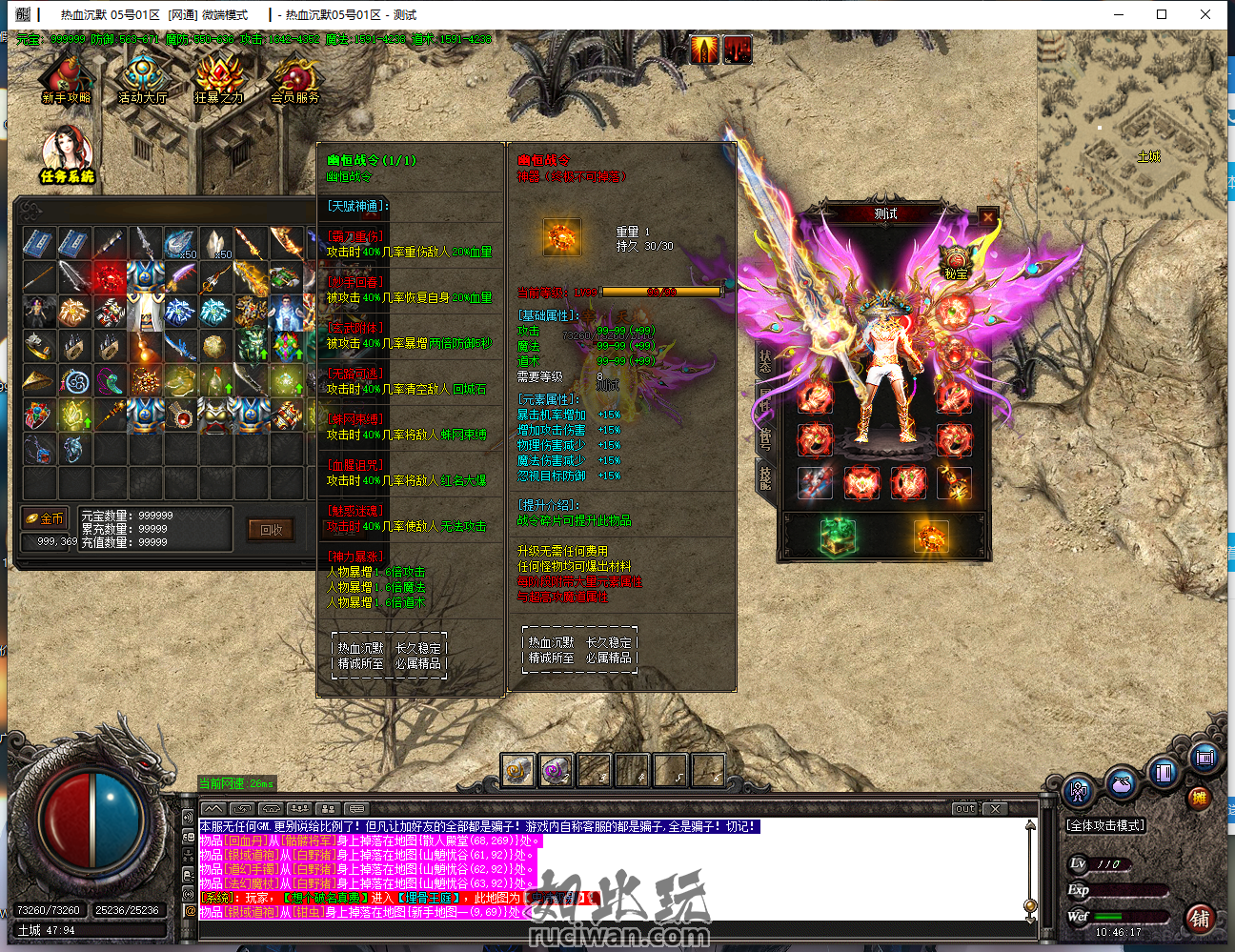The height and width of the screenshot is (952, 1235).
Task: Click the 狂暴之力 berserk power icon
Action: [x=219, y=78]
